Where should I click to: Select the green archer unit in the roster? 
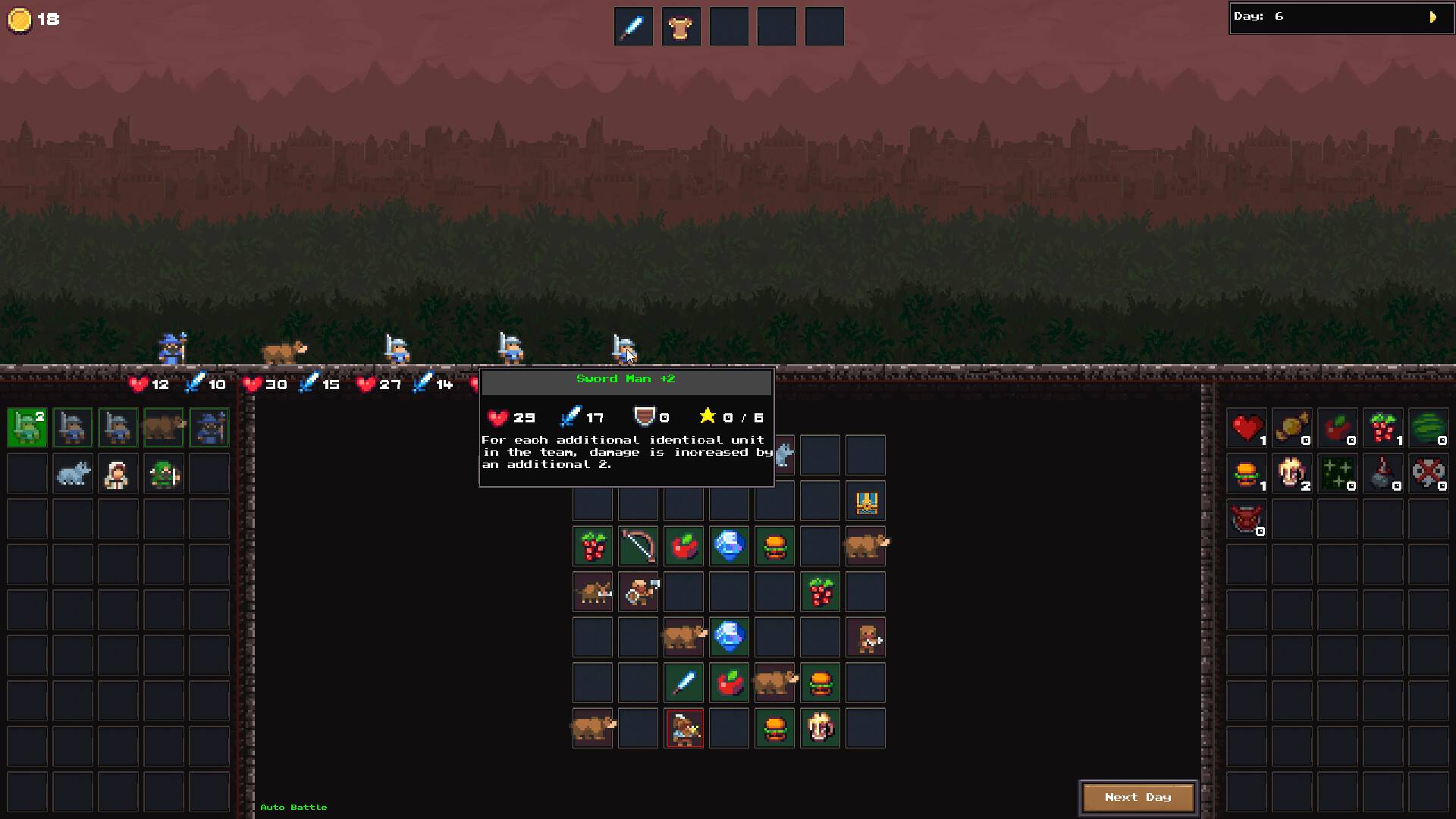coord(164,473)
